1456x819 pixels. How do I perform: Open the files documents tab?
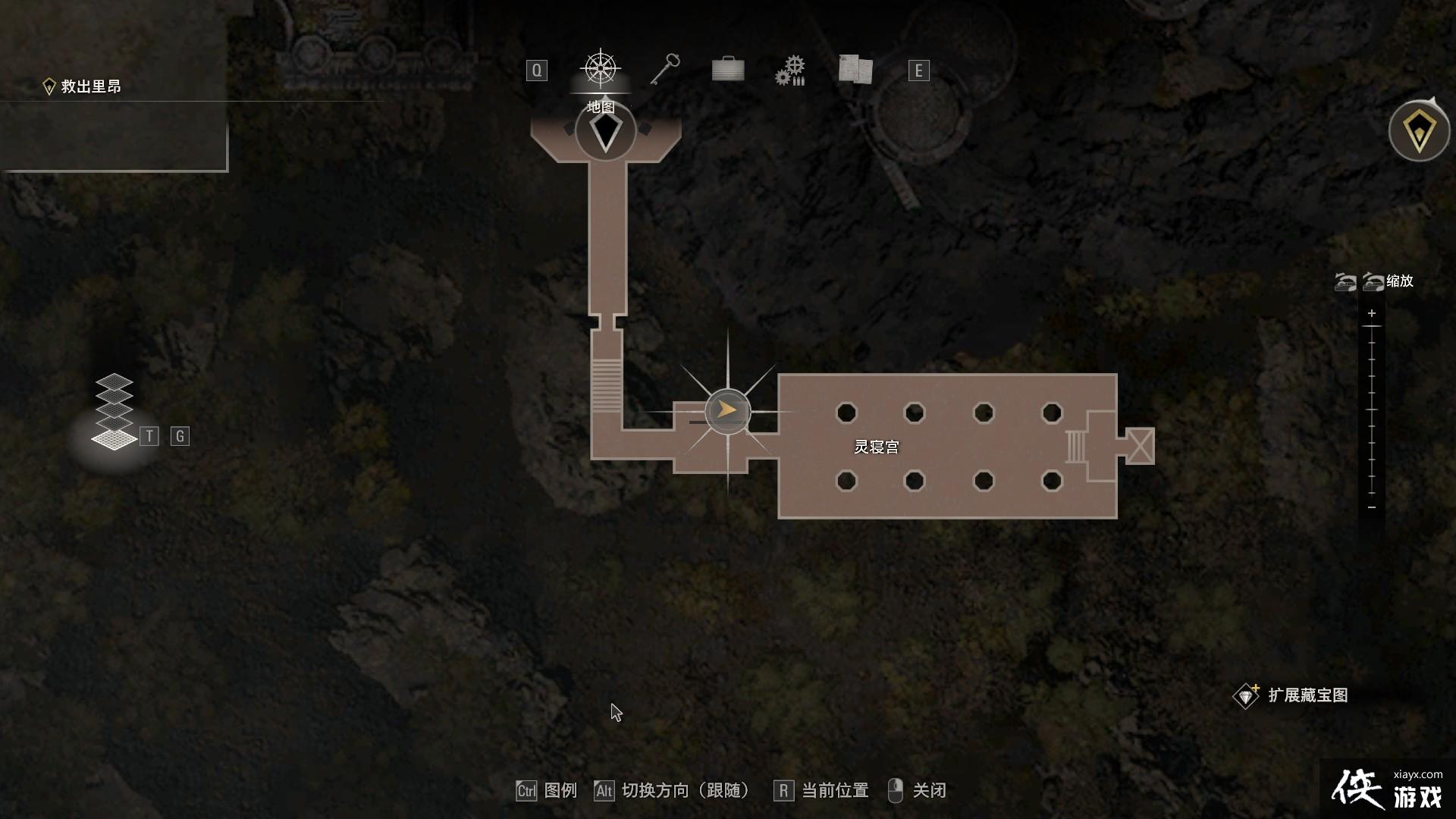click(x=855, y=69)
